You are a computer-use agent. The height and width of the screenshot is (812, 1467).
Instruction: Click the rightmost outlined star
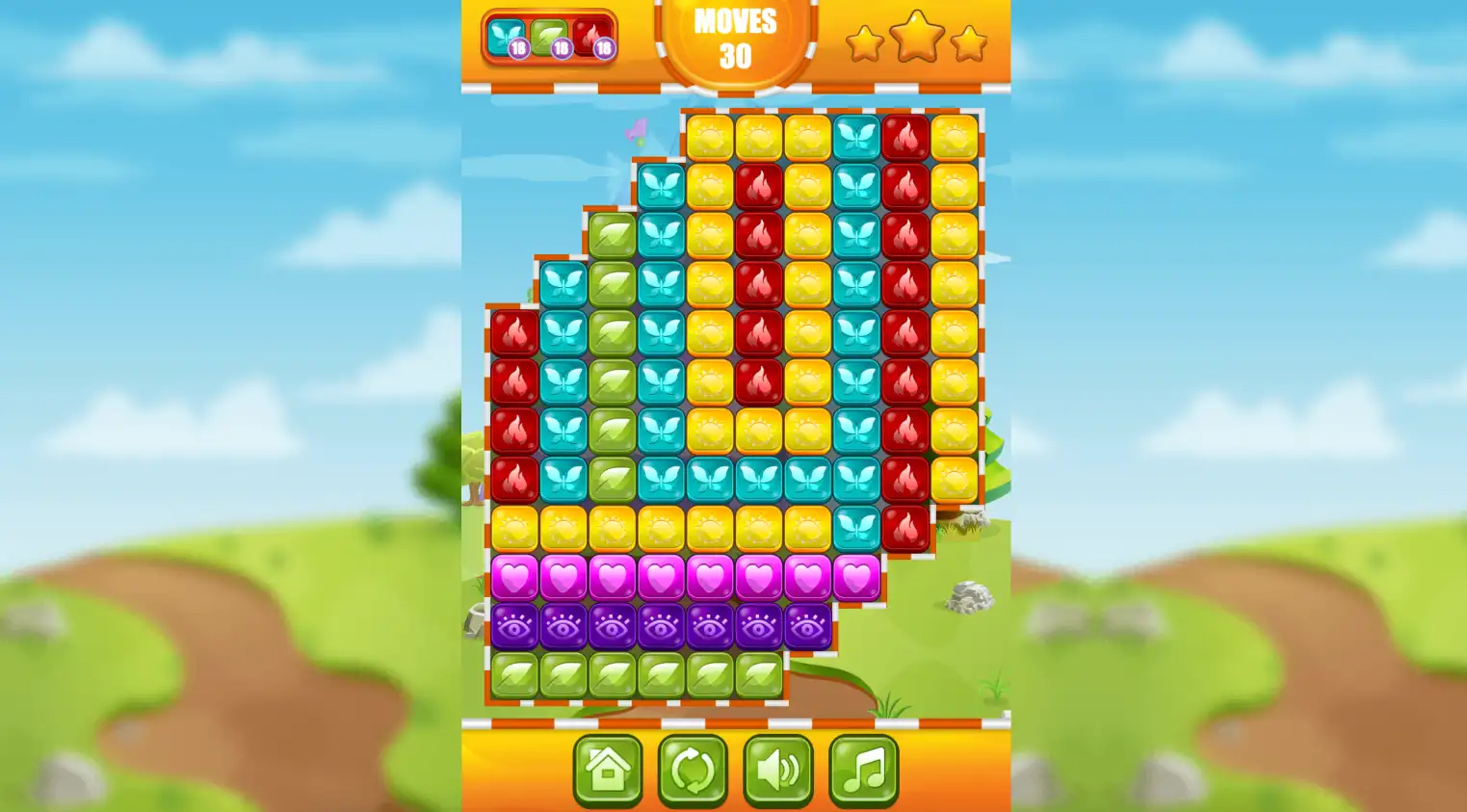coord(969,42)
